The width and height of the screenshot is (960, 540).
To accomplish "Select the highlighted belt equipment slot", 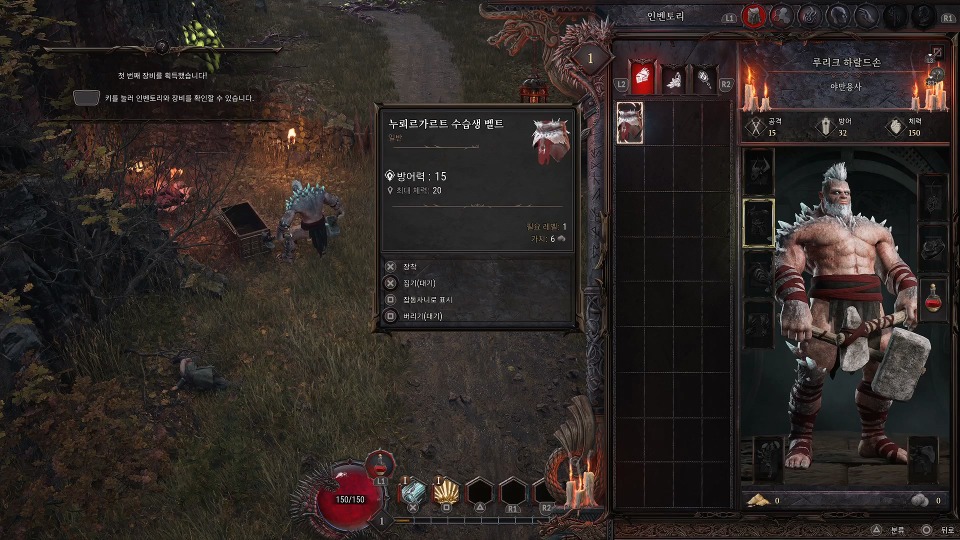I will click(757, 222).
